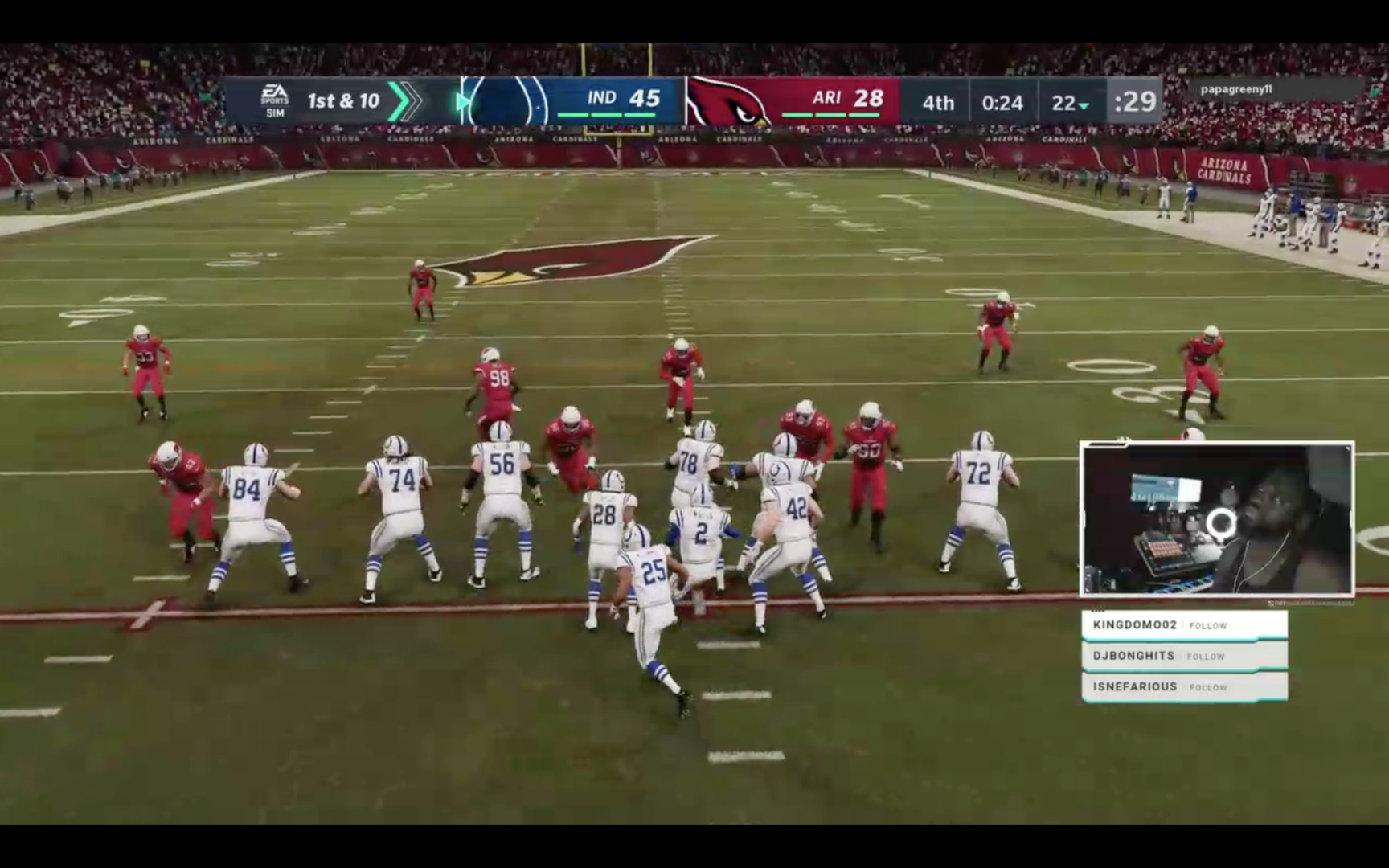1389x868 pixels.
Task: Click the streamer webcam thumbnail
Action: coord(1216,519)
